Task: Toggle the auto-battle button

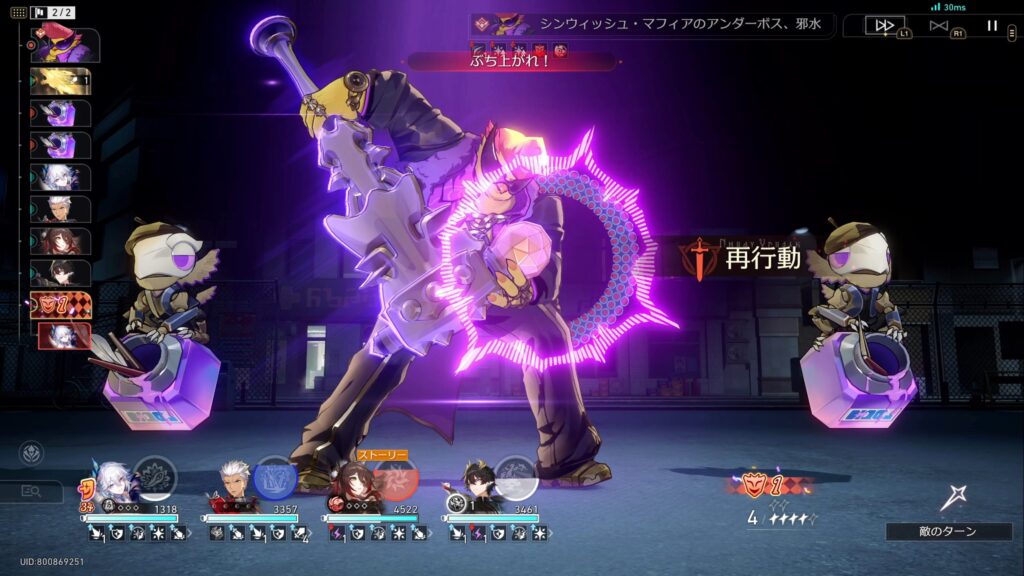Action: [x=938, y=26]
